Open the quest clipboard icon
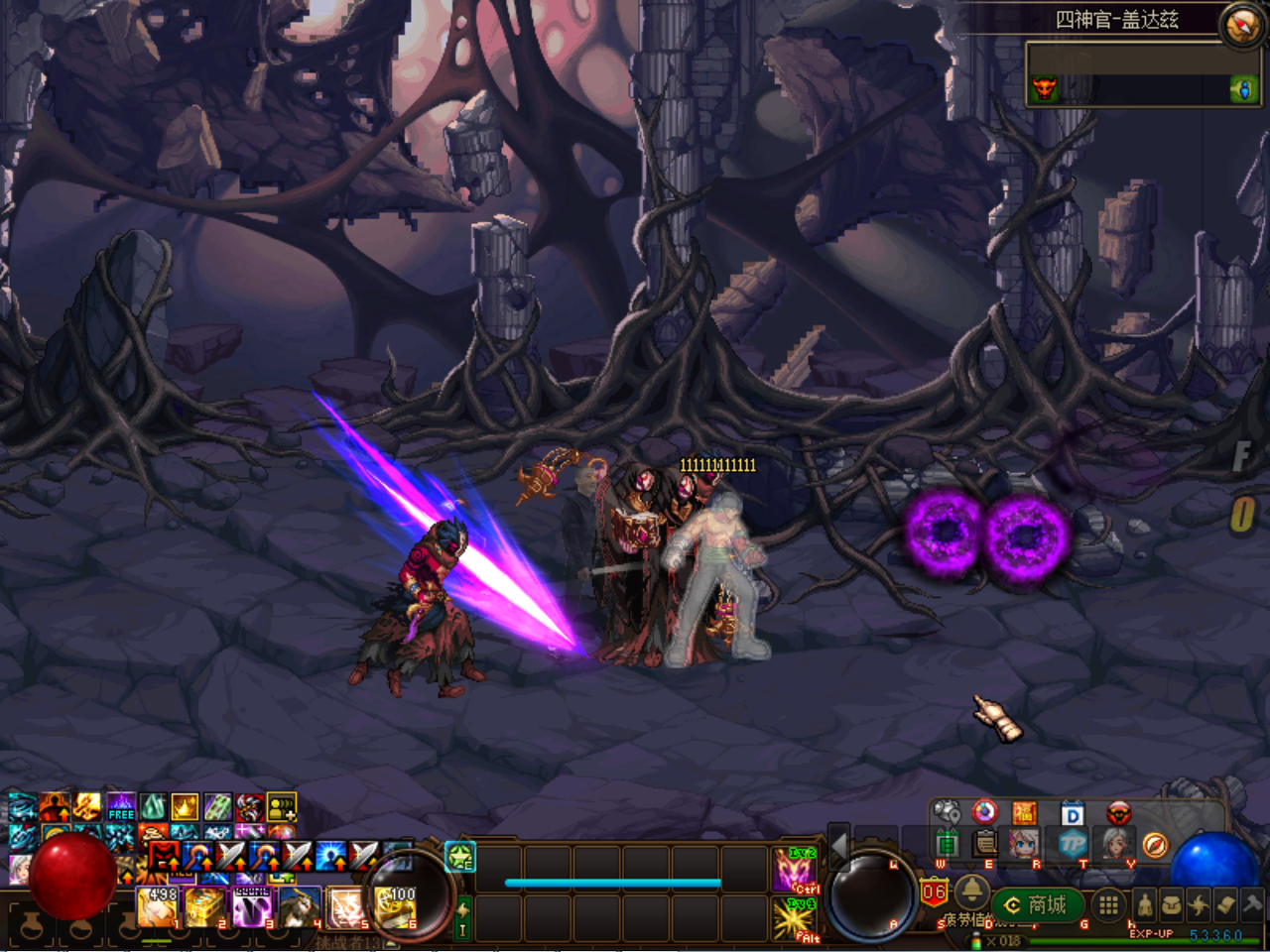 click(x=985, y=844)
